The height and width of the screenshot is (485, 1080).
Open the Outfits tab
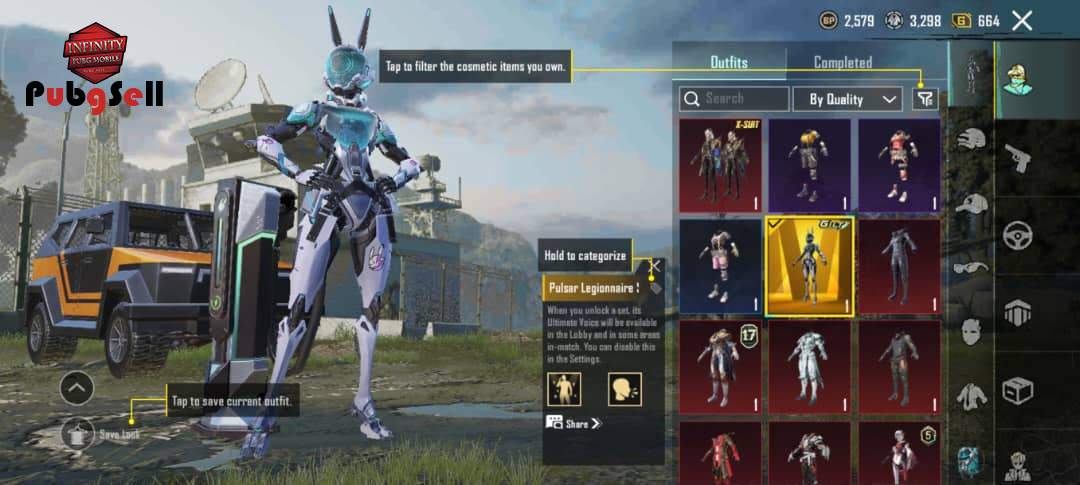pos(729,62)
